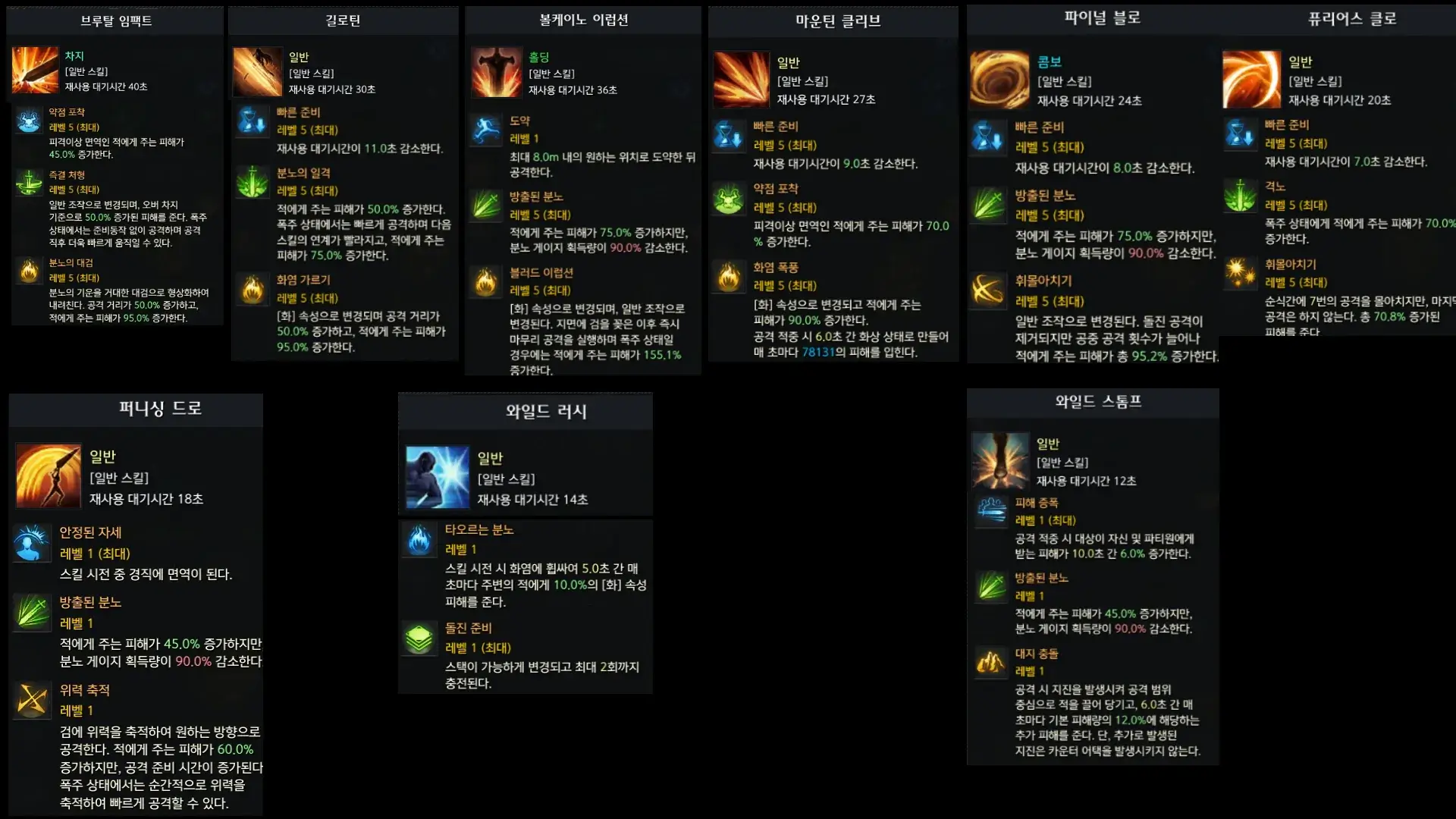Click the 와일드 러시 skill icon

pos(438,478)
